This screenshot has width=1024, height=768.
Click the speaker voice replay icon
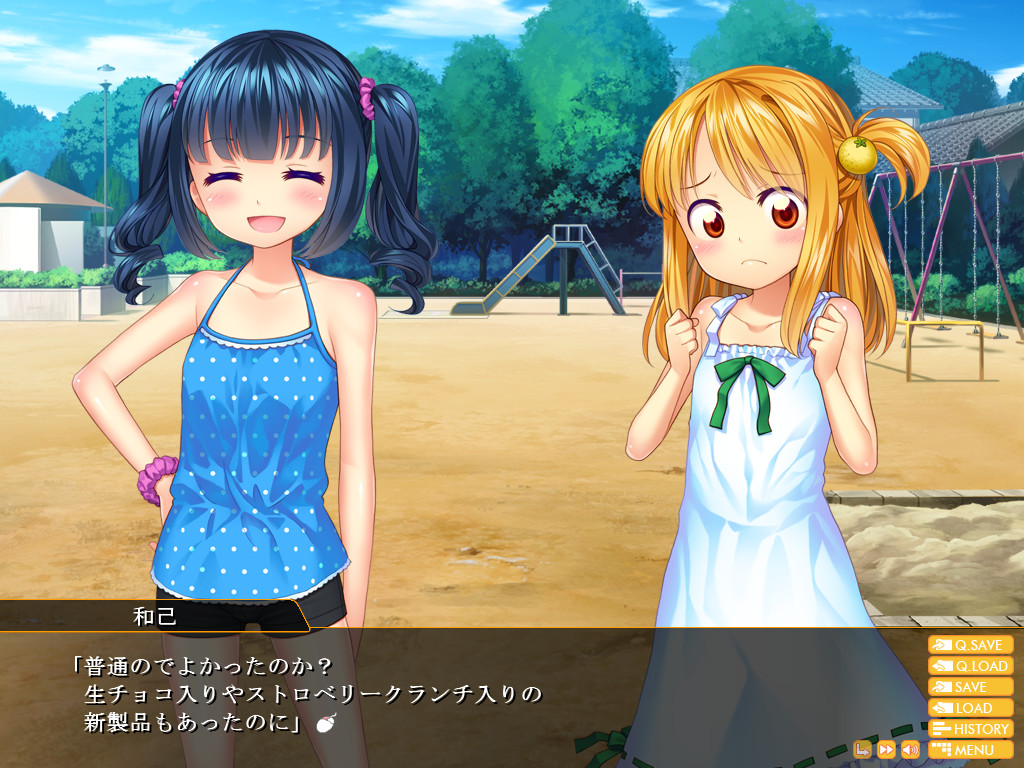pos(910,749)
